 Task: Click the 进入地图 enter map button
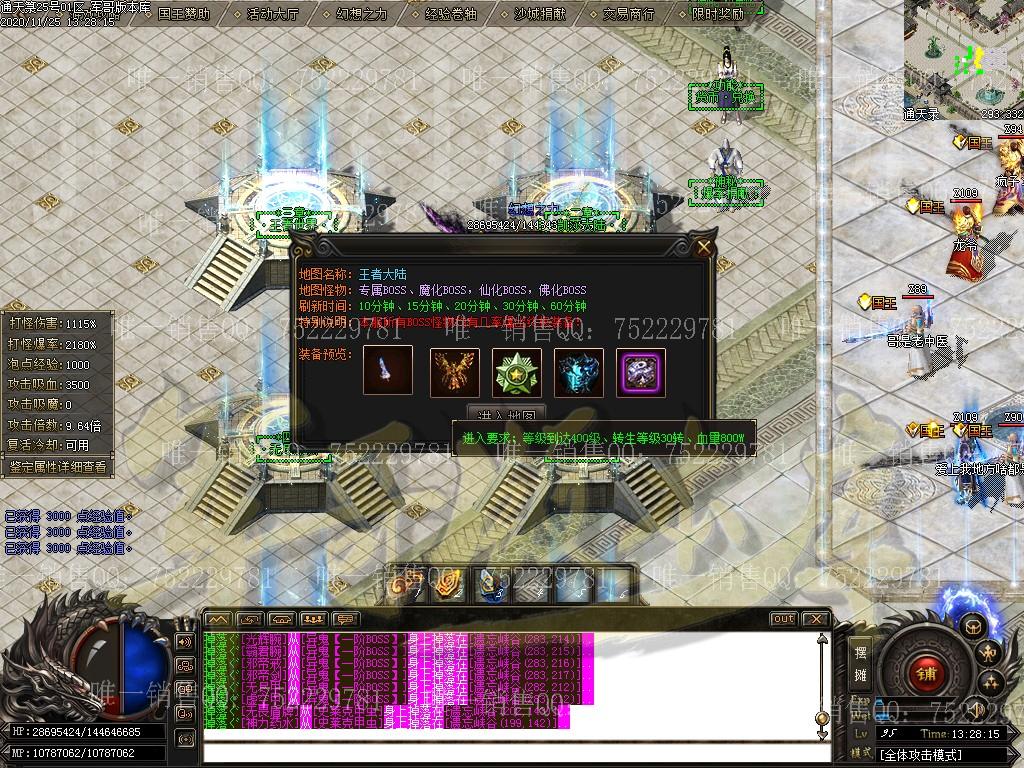pos(507,415)
